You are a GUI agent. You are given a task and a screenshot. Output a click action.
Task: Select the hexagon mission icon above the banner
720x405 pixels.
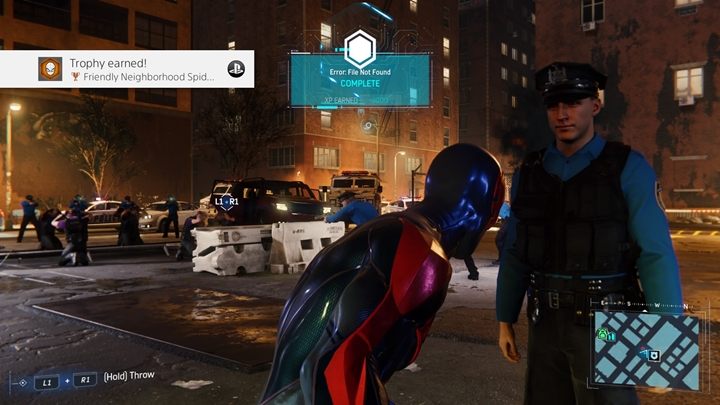tap(359, 48)
